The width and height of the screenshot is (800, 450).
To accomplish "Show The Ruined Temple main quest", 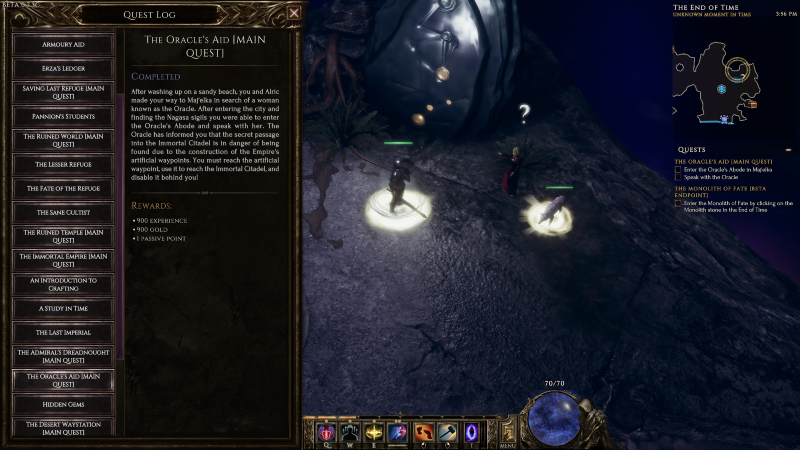I will pyautogui.click(x=62, y=236).
